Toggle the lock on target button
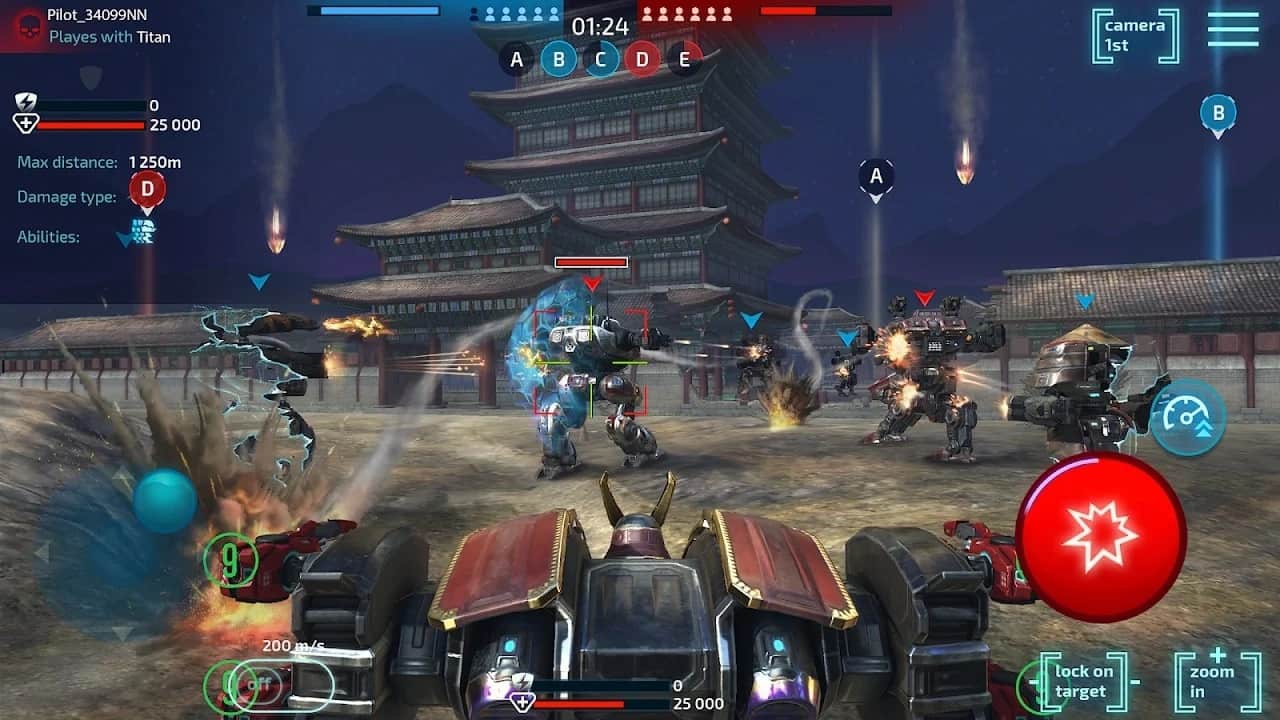This screenshot has height=720, width=1280. [1083, 681]
